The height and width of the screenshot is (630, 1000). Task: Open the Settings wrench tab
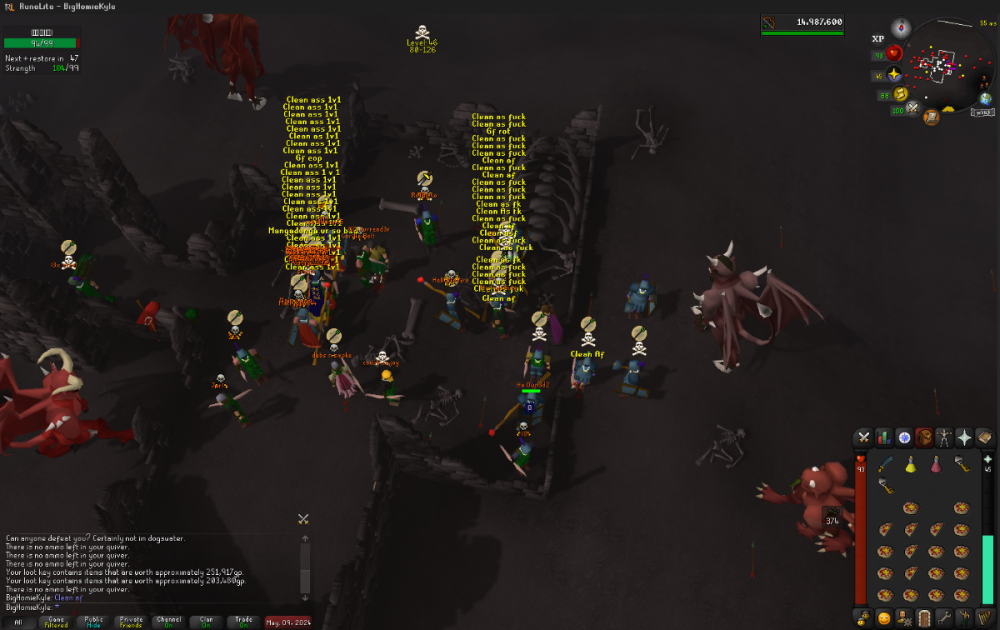click(x=944, y=618)
